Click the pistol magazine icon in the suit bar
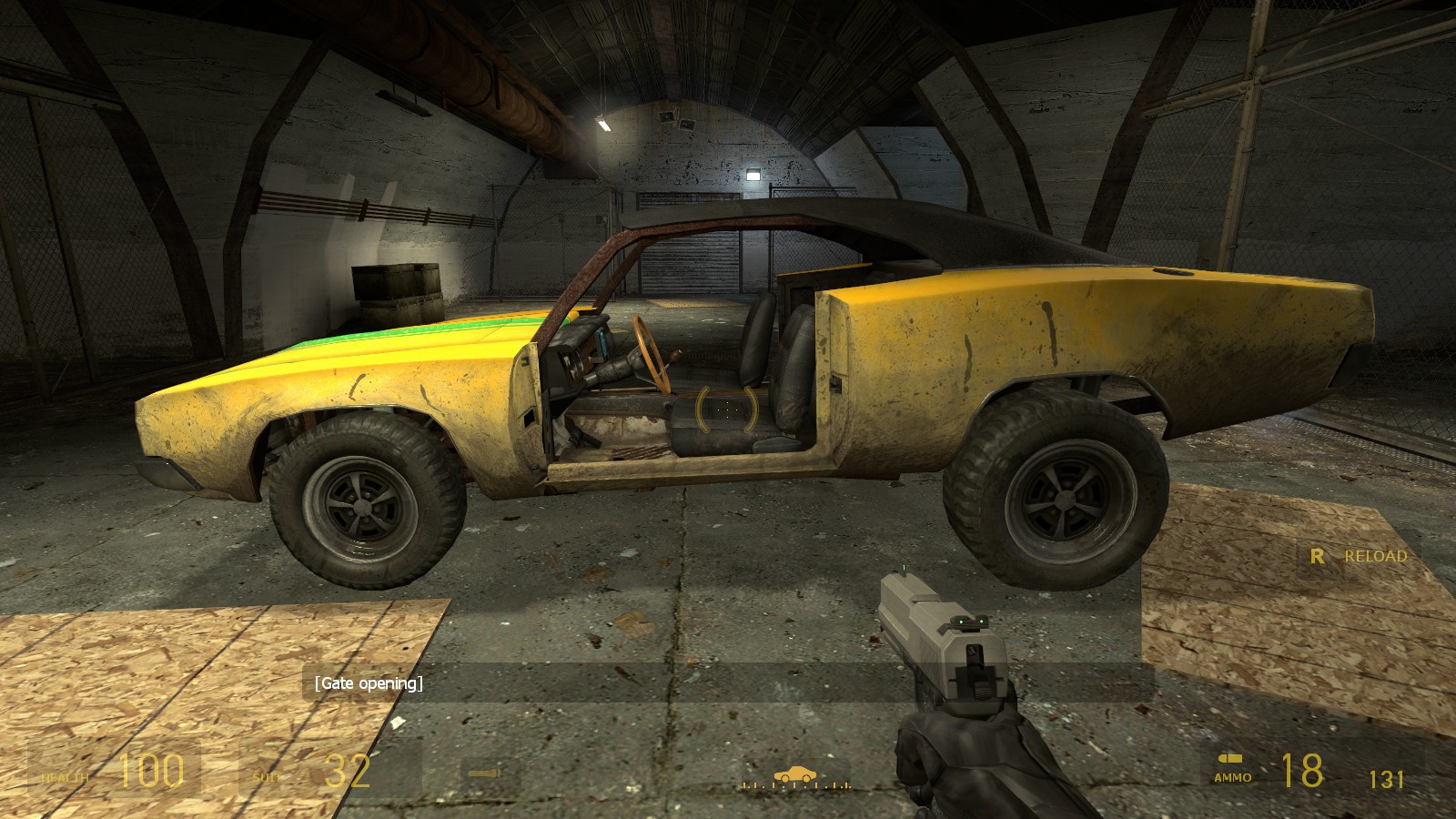 pyautogui.click(x=485, y=773)
